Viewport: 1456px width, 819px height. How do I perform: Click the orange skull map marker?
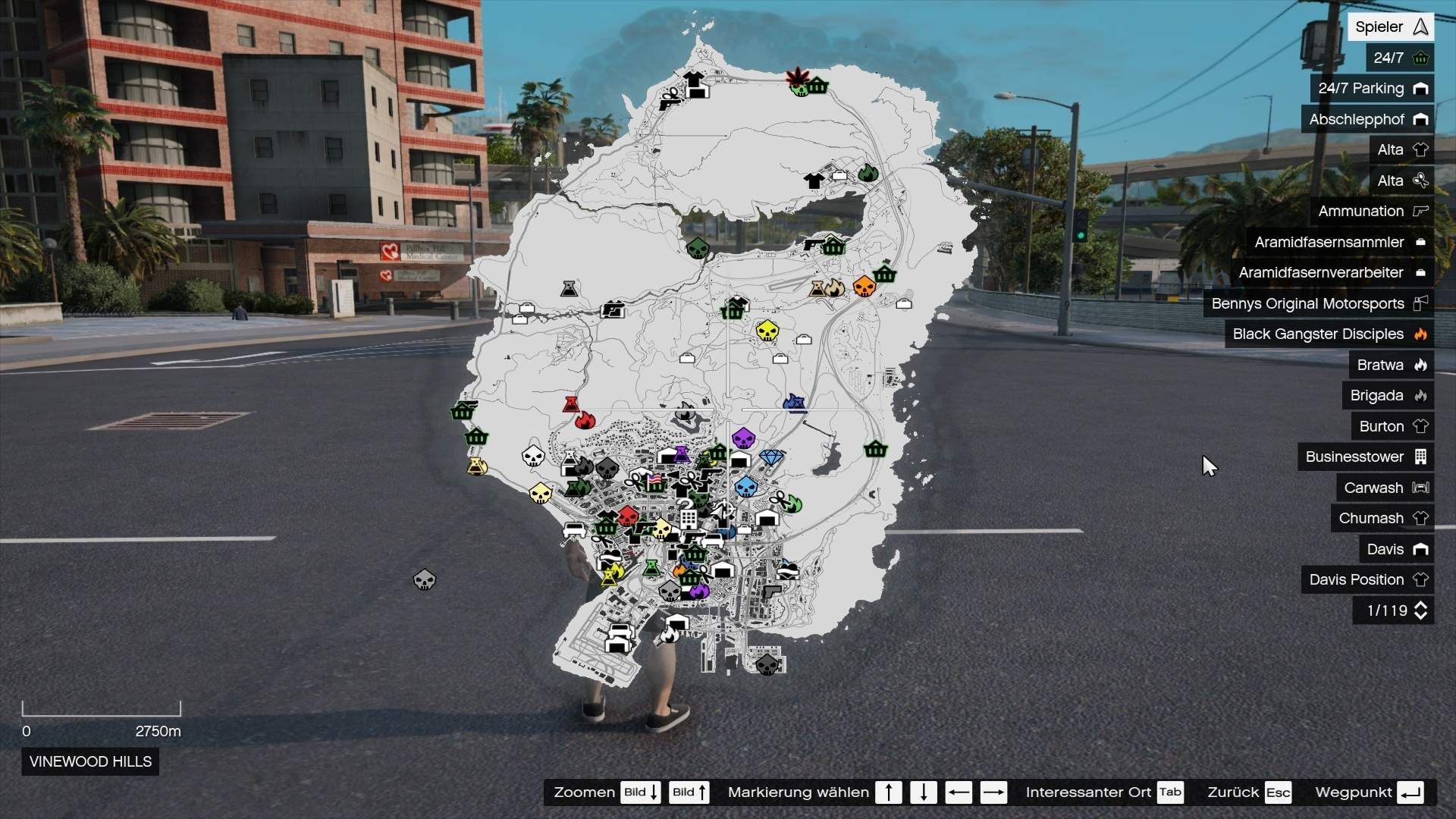pos(864,287)
